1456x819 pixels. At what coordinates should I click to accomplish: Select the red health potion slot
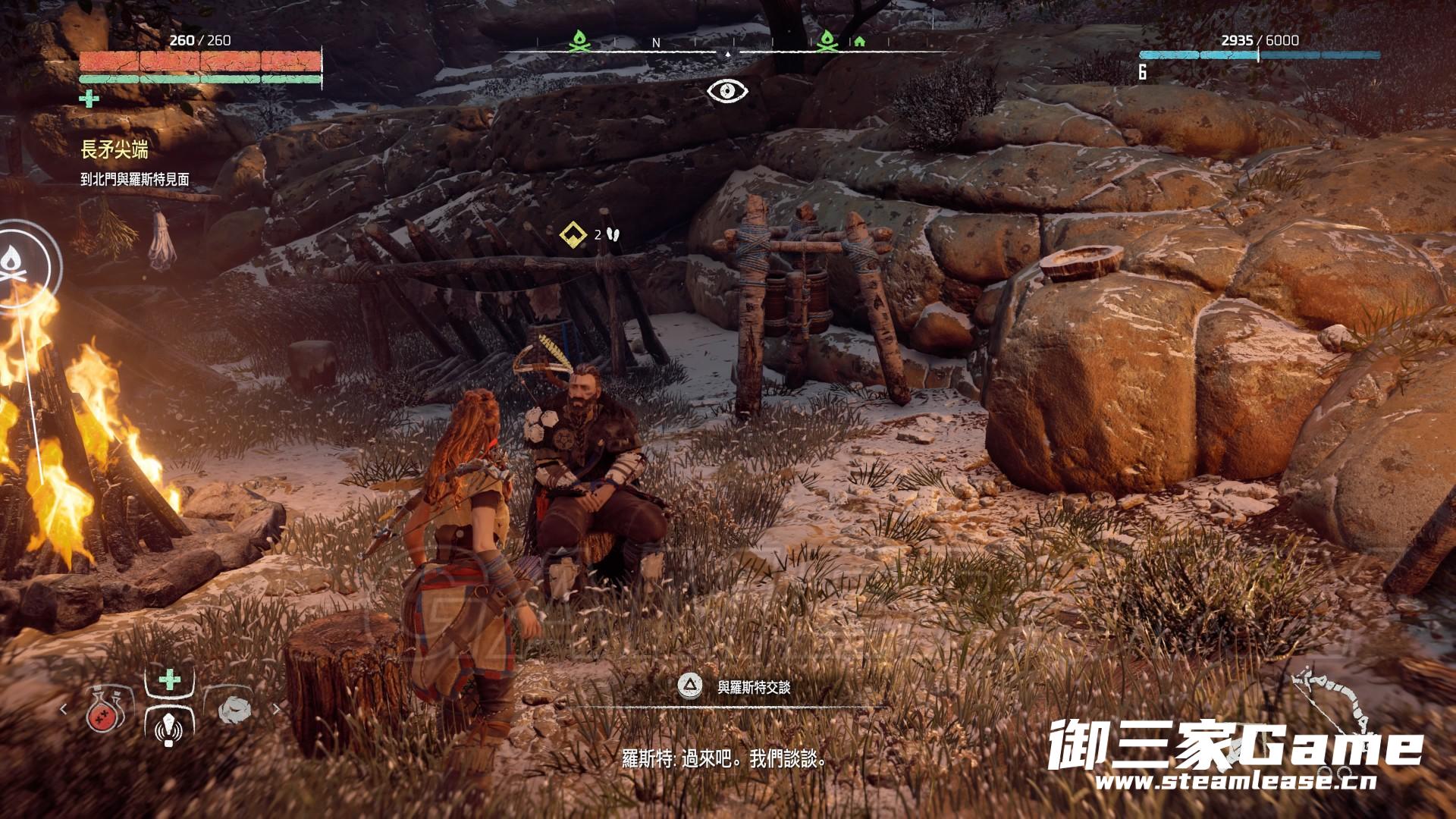click(x=105, y=710)
